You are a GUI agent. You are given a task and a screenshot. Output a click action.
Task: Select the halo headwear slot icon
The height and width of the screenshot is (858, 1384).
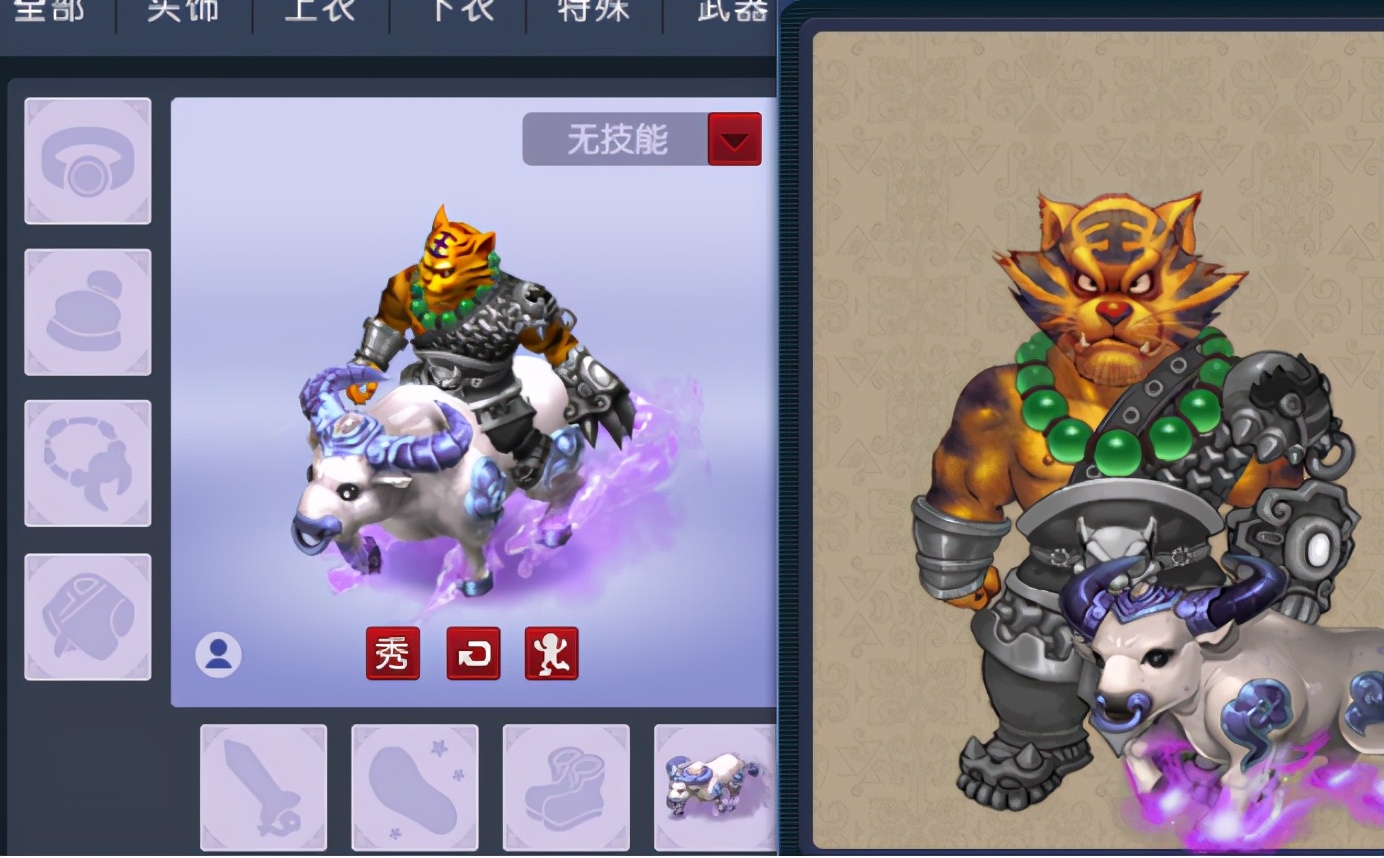pos(88,160)
